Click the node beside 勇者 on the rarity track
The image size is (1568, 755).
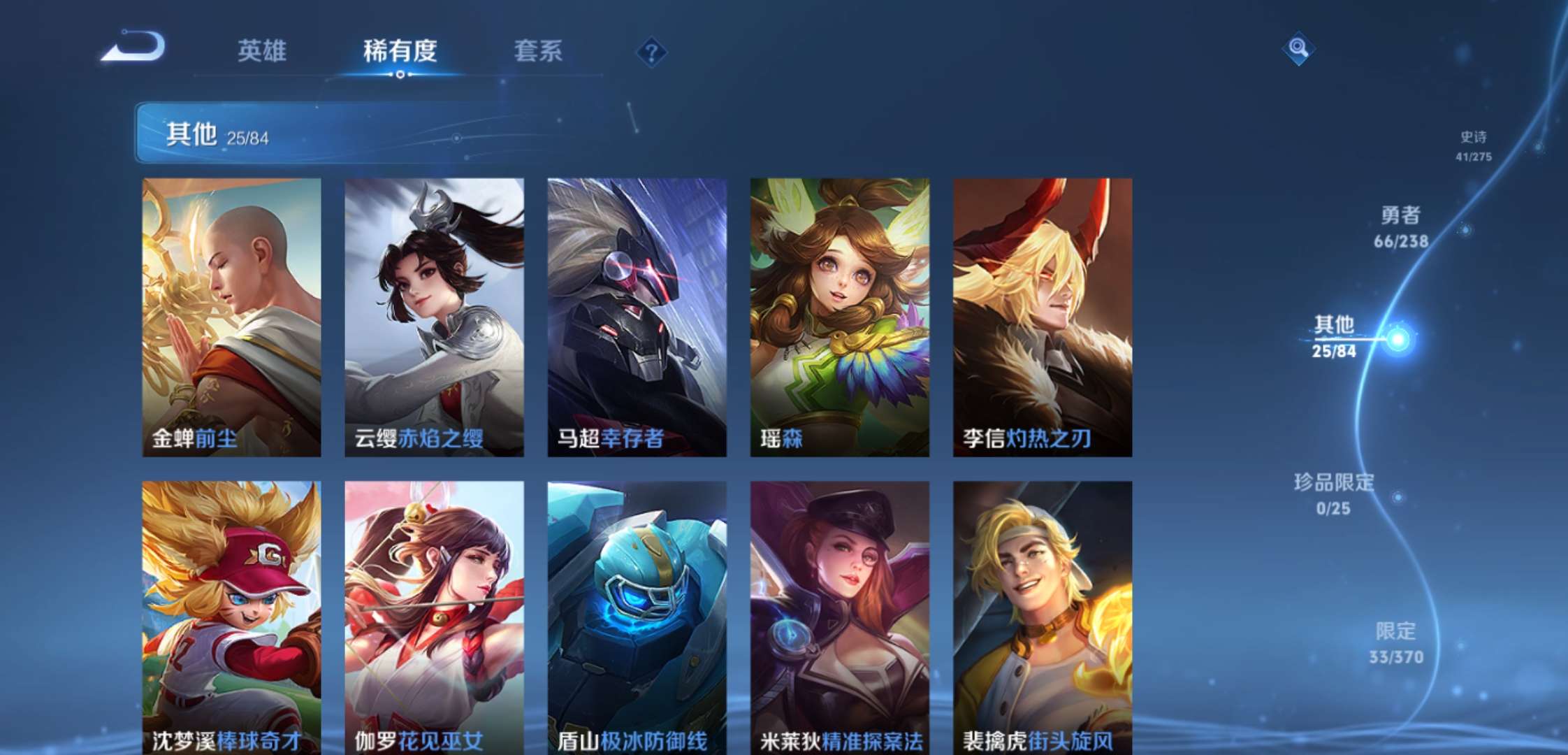1467,230
